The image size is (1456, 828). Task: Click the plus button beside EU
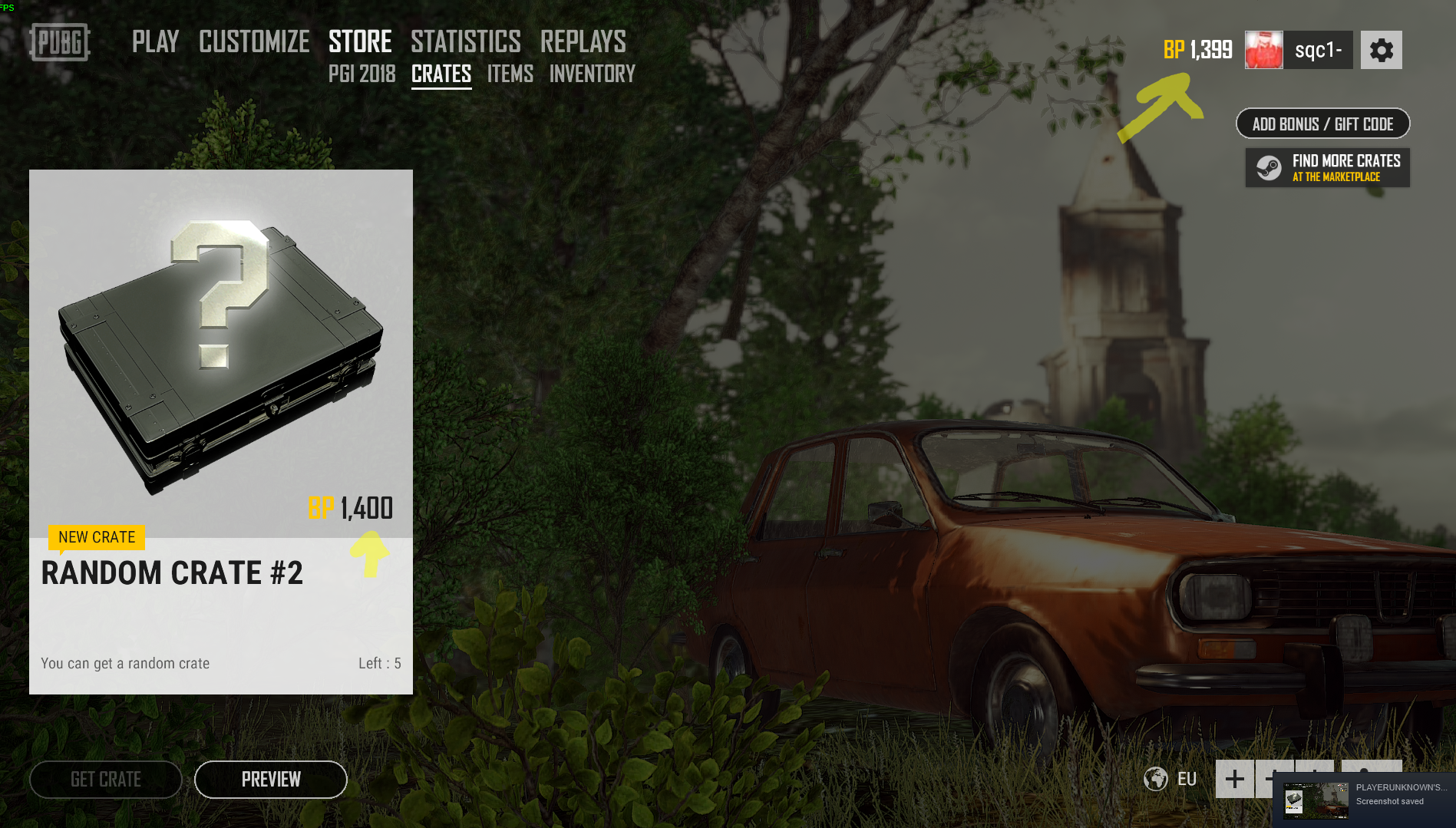pyautogui.click(x=1234, y=779)
